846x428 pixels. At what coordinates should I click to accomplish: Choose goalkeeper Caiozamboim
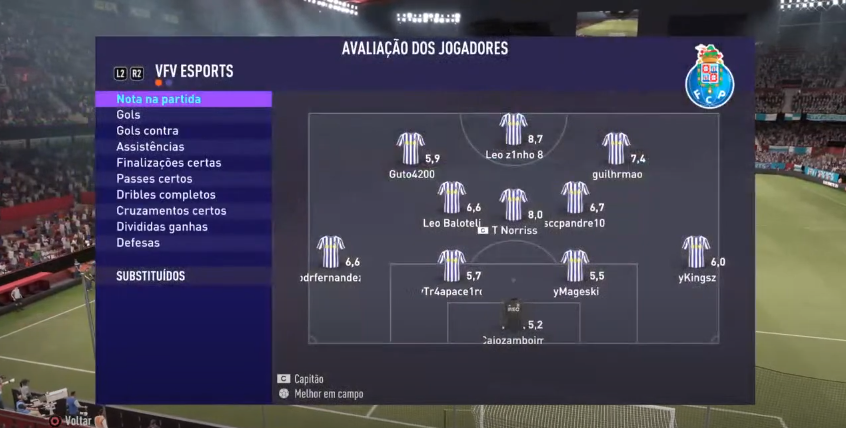513,316
